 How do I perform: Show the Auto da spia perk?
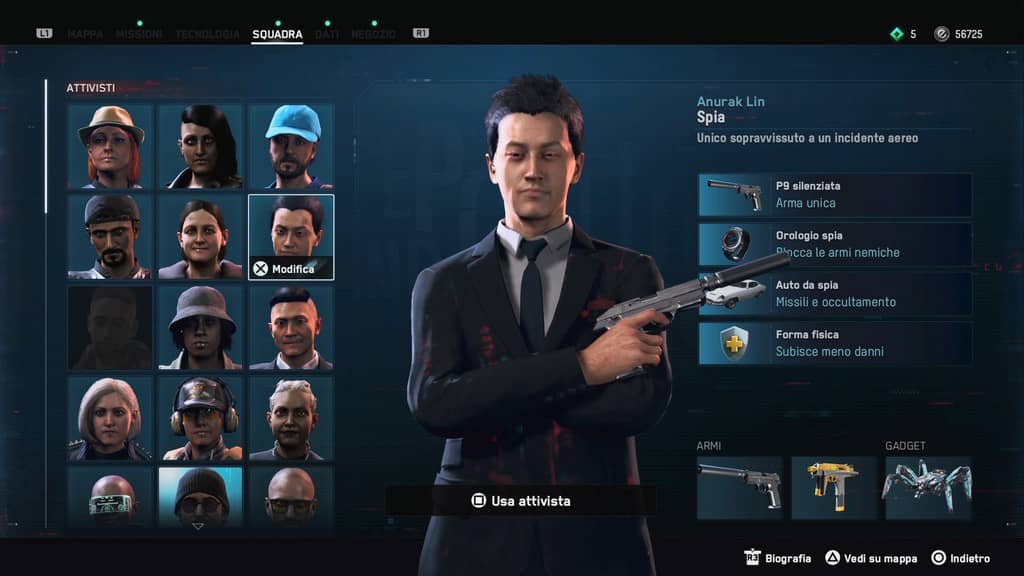(x=834, y=293)
